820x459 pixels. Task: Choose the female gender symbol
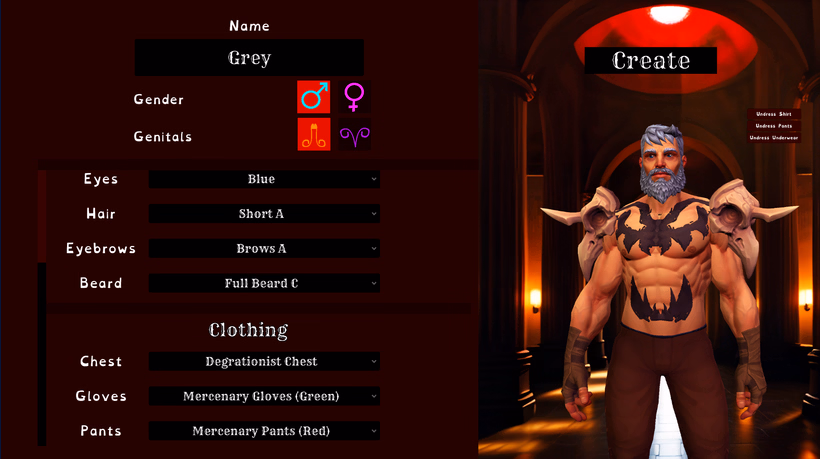click(x=354, y=97)
